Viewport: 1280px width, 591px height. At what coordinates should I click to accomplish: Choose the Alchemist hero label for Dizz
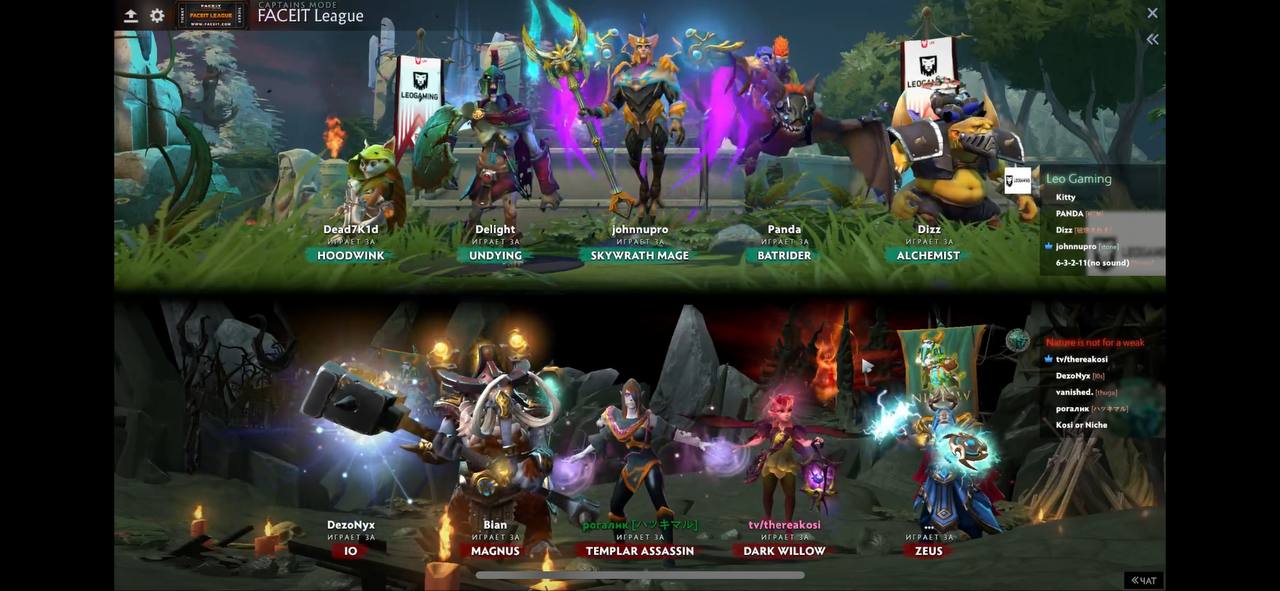[x=928, y=256]
